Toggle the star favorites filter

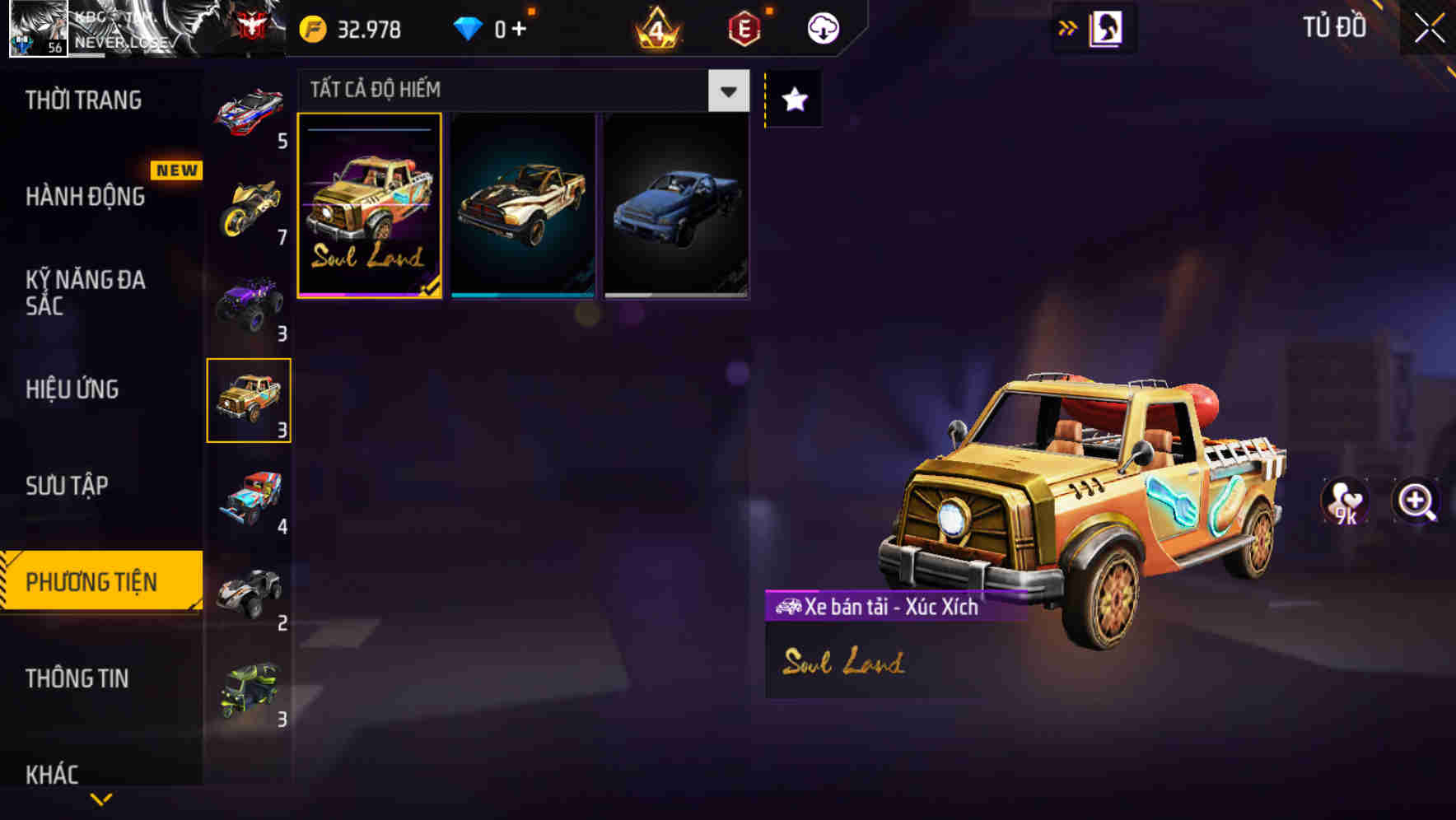793,99
